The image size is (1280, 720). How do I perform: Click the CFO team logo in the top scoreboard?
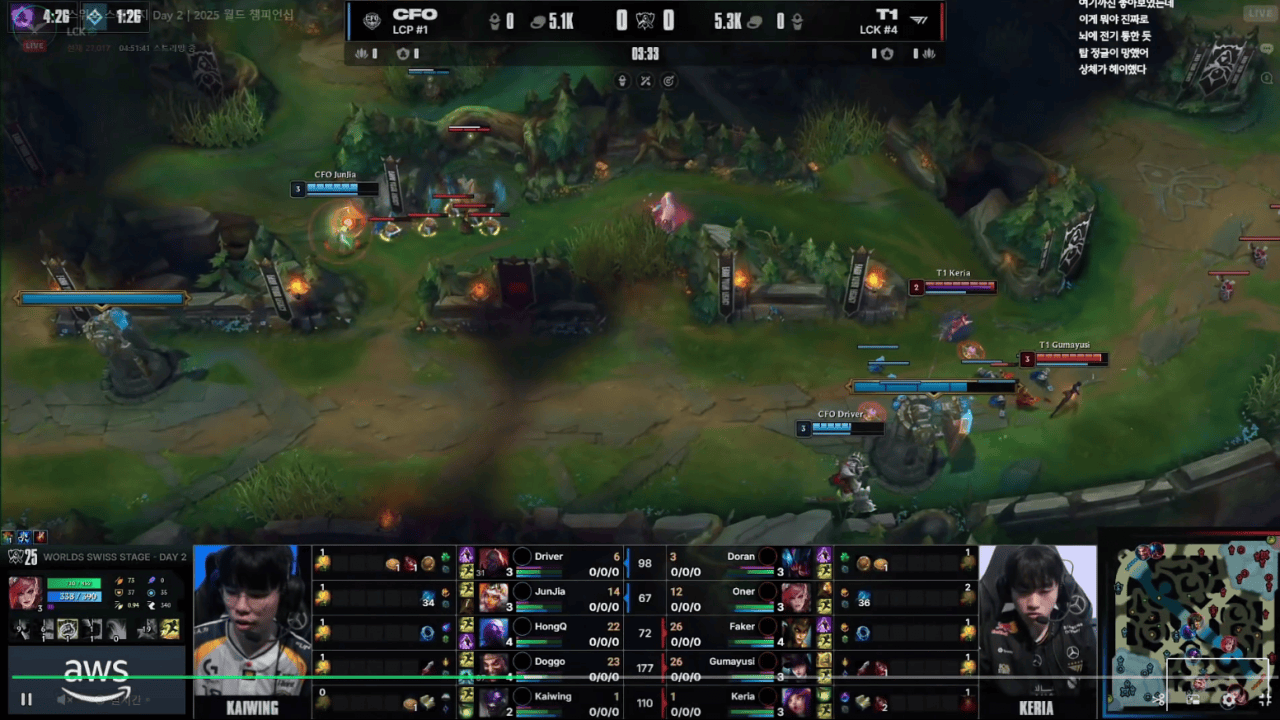(373, 20)
